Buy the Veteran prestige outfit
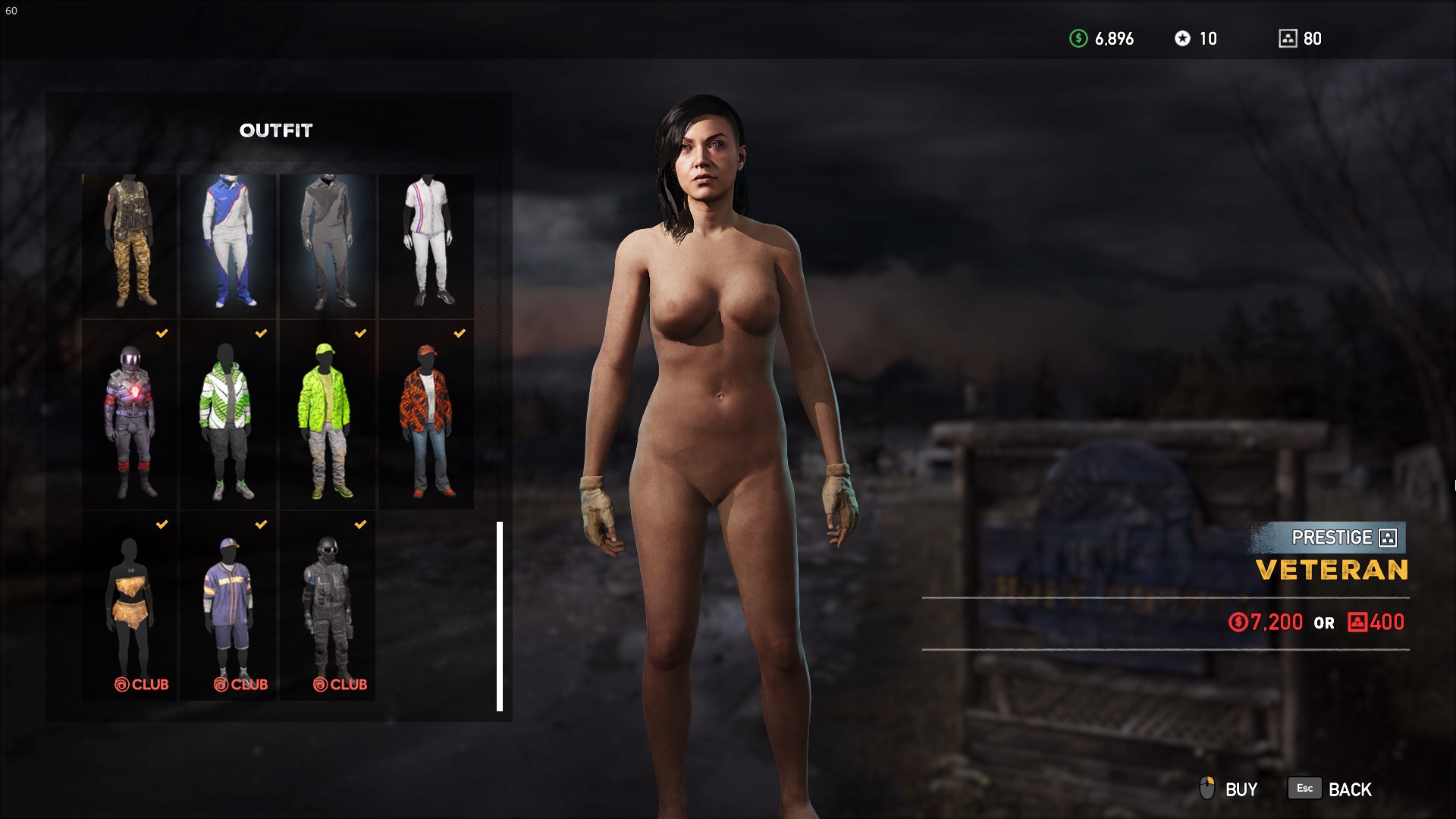This screenshot has height=819, width=1456. (1229, 789)
